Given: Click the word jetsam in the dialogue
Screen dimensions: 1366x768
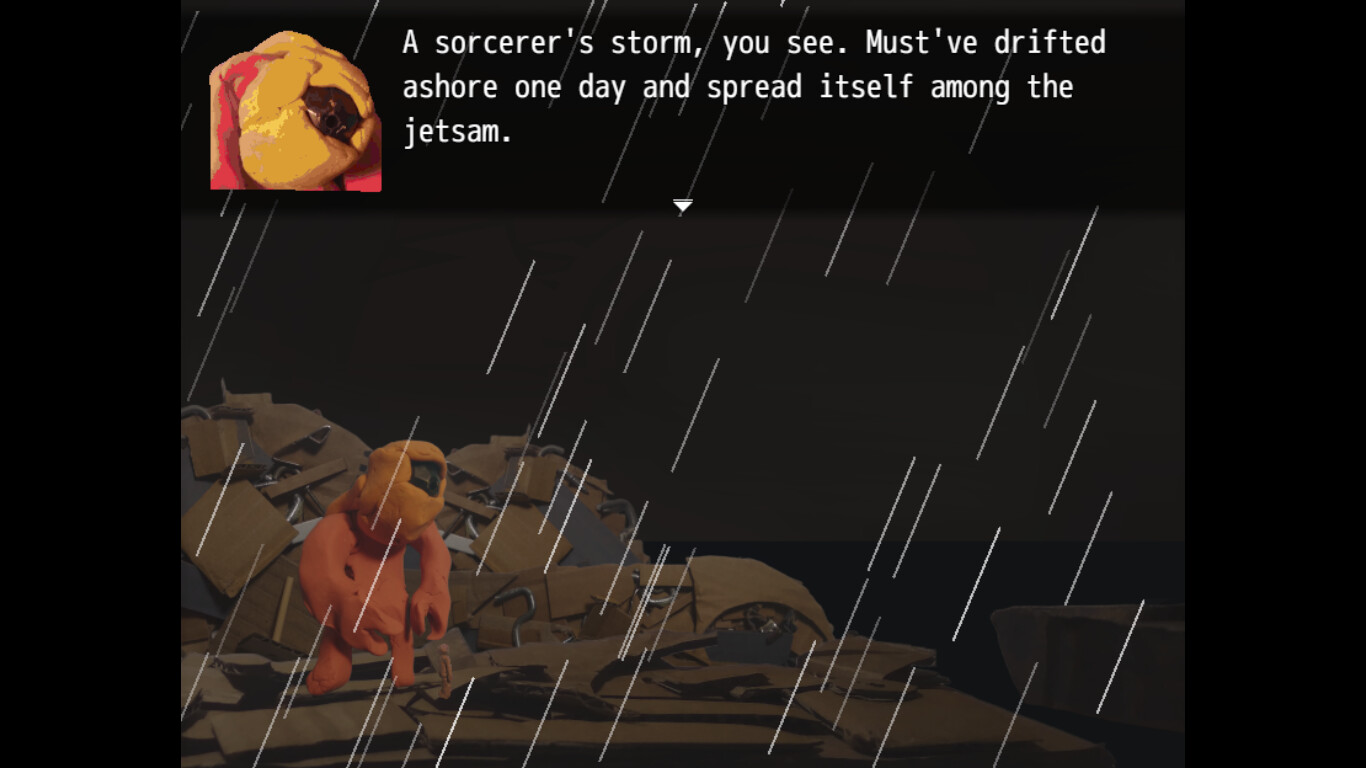Looking at the screenshot, I should [455, 131].
